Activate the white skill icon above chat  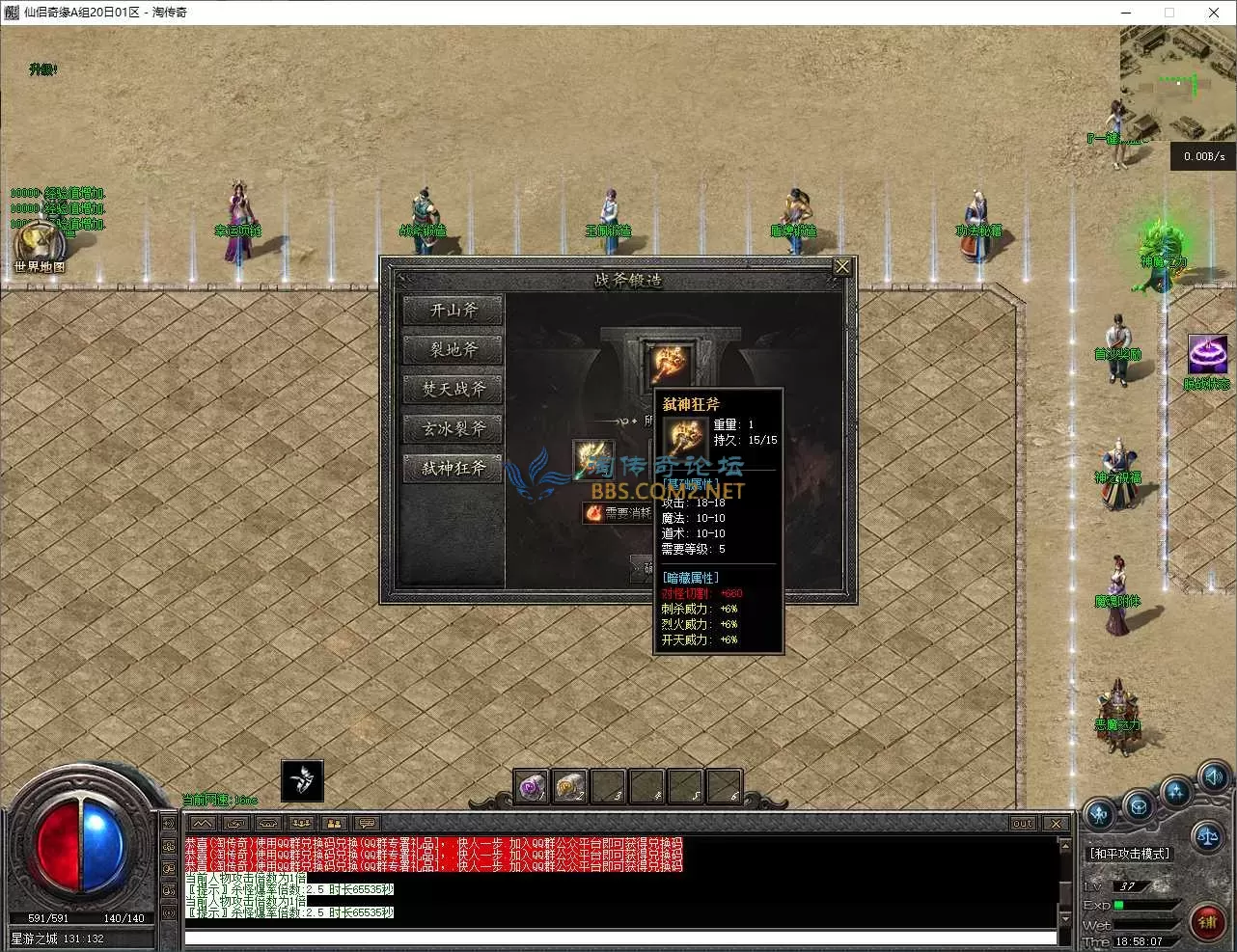[302, 780]
